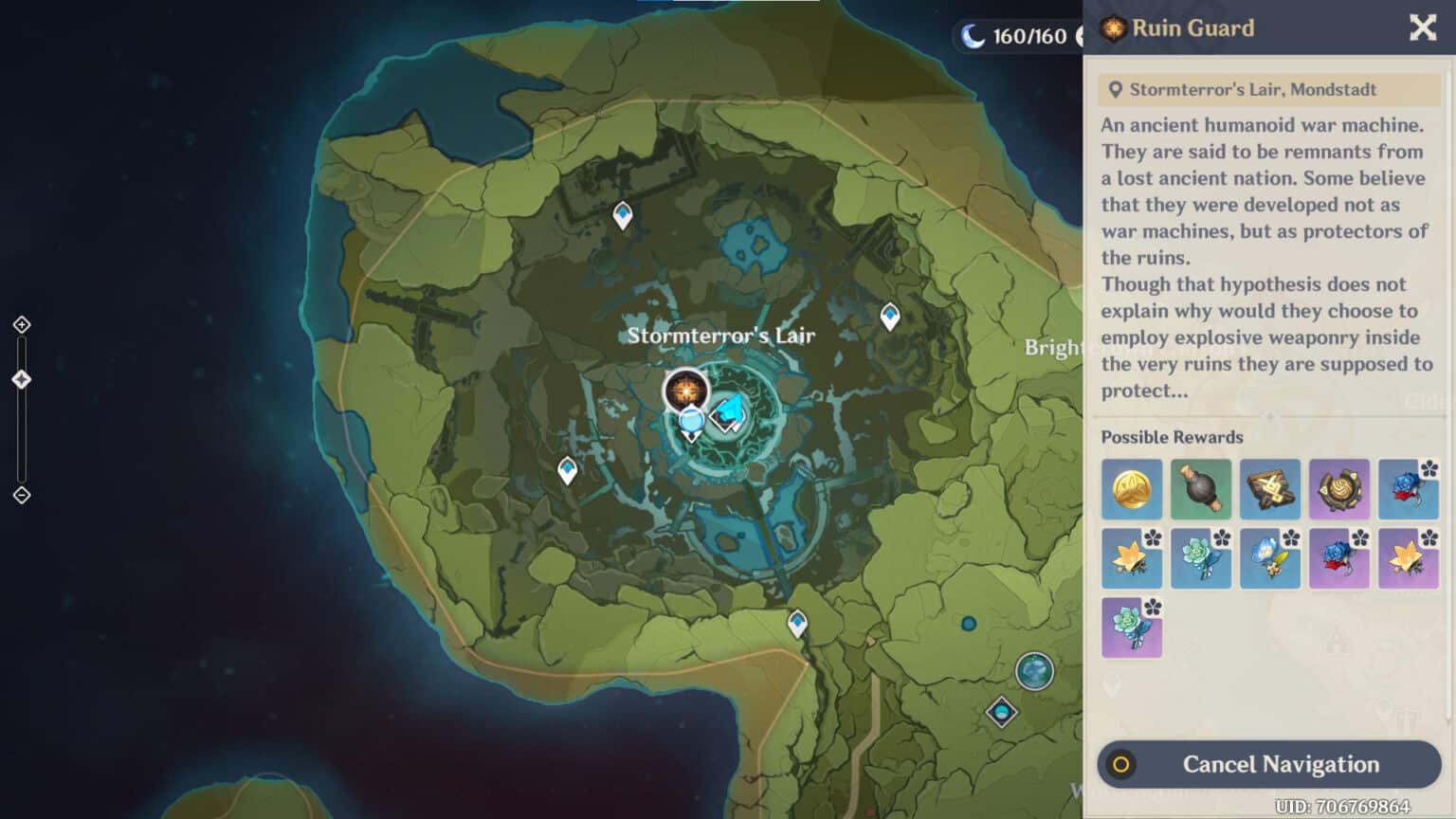
Task: Select the Chaos Device reward item
Action: pos(1201,490)
